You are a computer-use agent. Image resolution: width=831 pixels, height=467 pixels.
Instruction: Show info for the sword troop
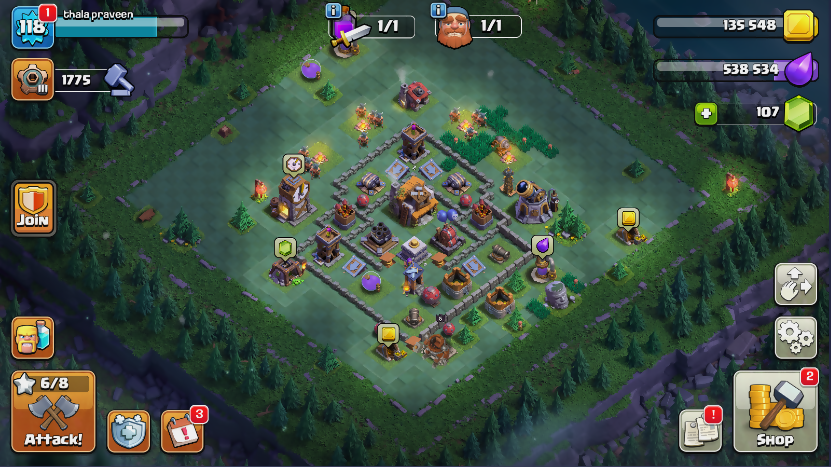click(334, 11)
